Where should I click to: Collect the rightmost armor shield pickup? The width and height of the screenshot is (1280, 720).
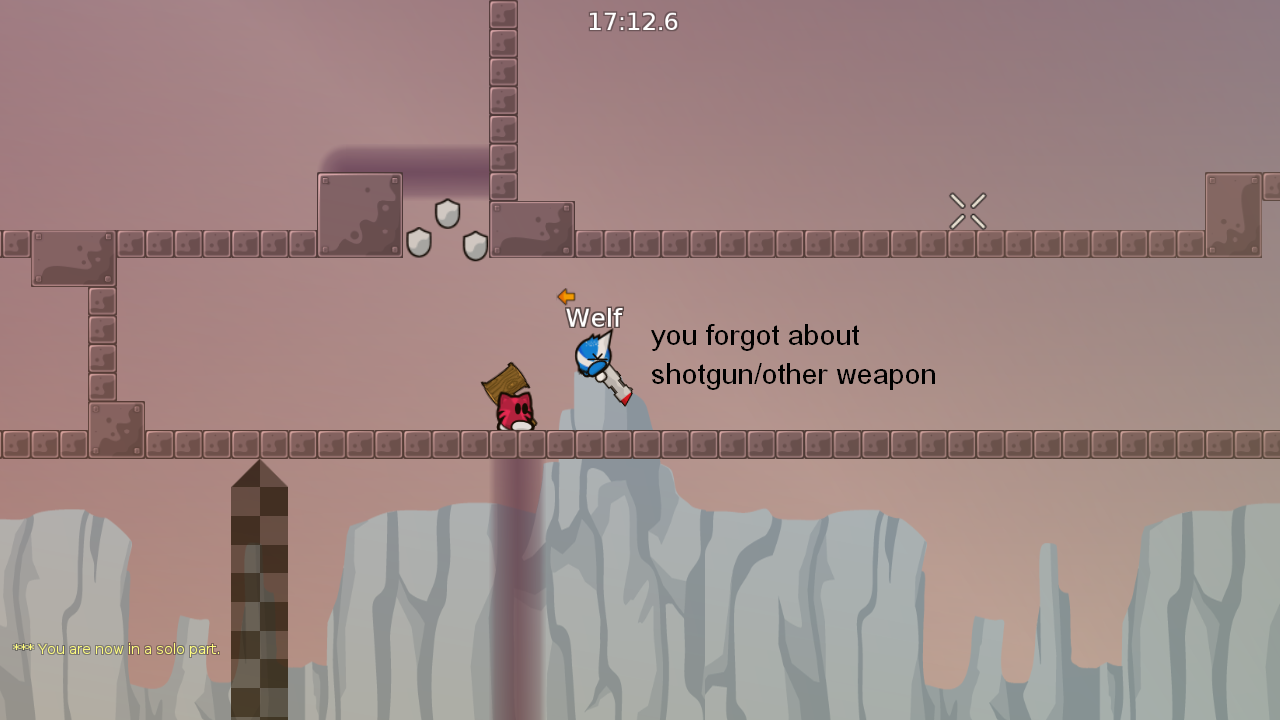click(476, 245)
